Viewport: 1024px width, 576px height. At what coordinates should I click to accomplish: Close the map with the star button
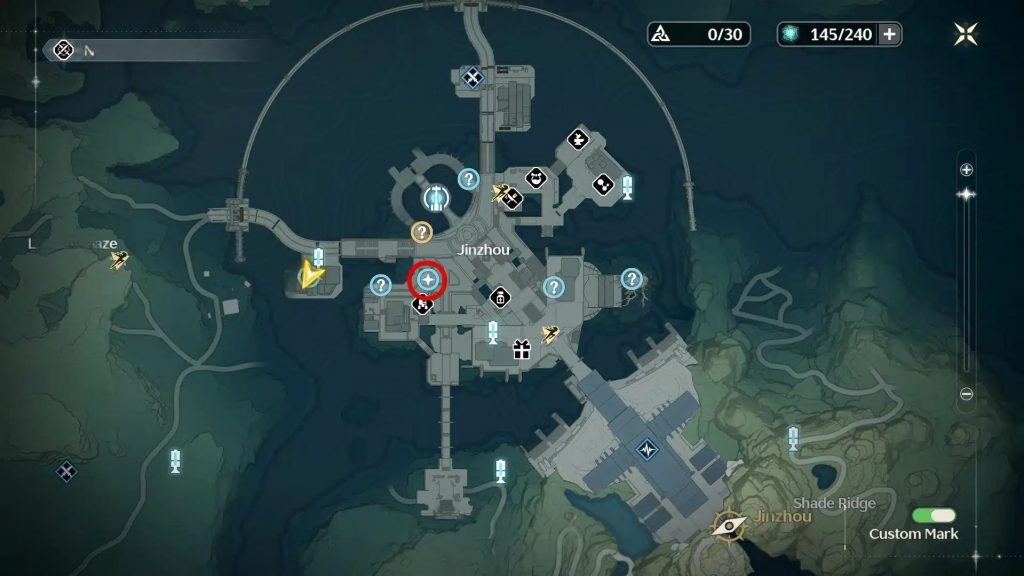coord(966,35)
